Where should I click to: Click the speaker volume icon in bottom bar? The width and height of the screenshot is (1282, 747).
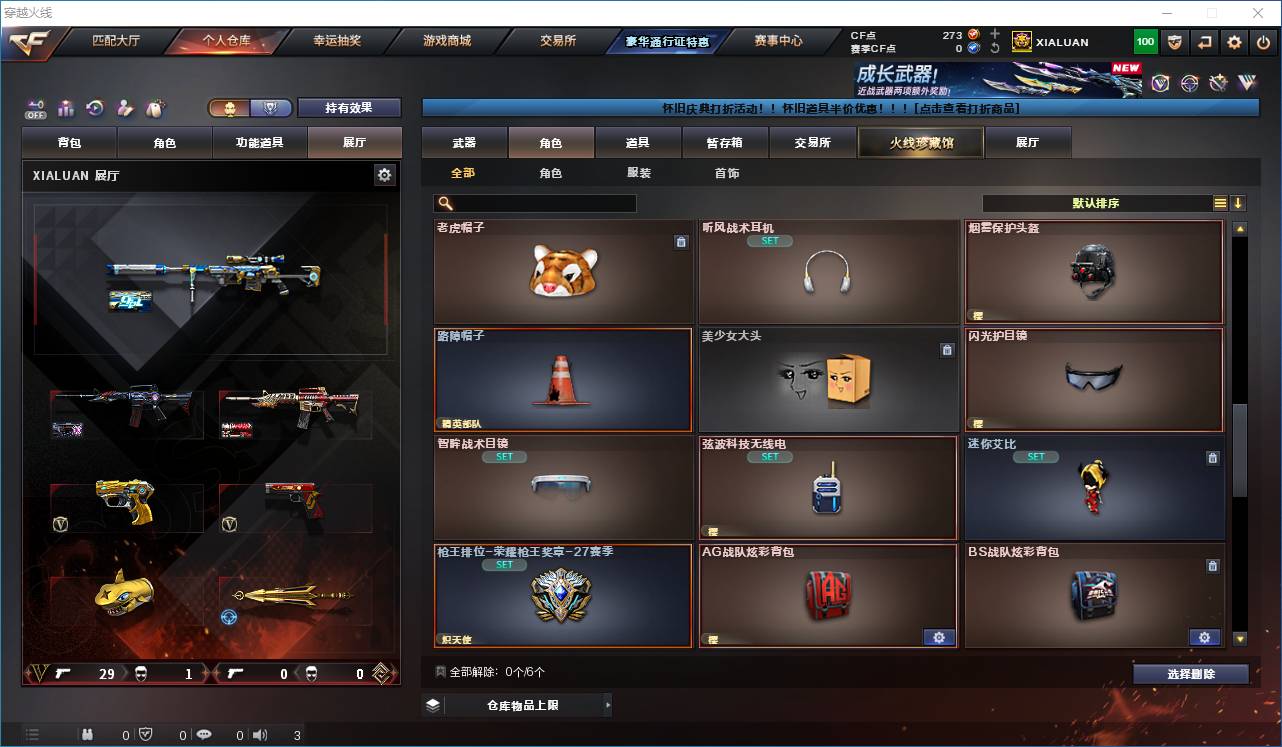tap(260, 733)
